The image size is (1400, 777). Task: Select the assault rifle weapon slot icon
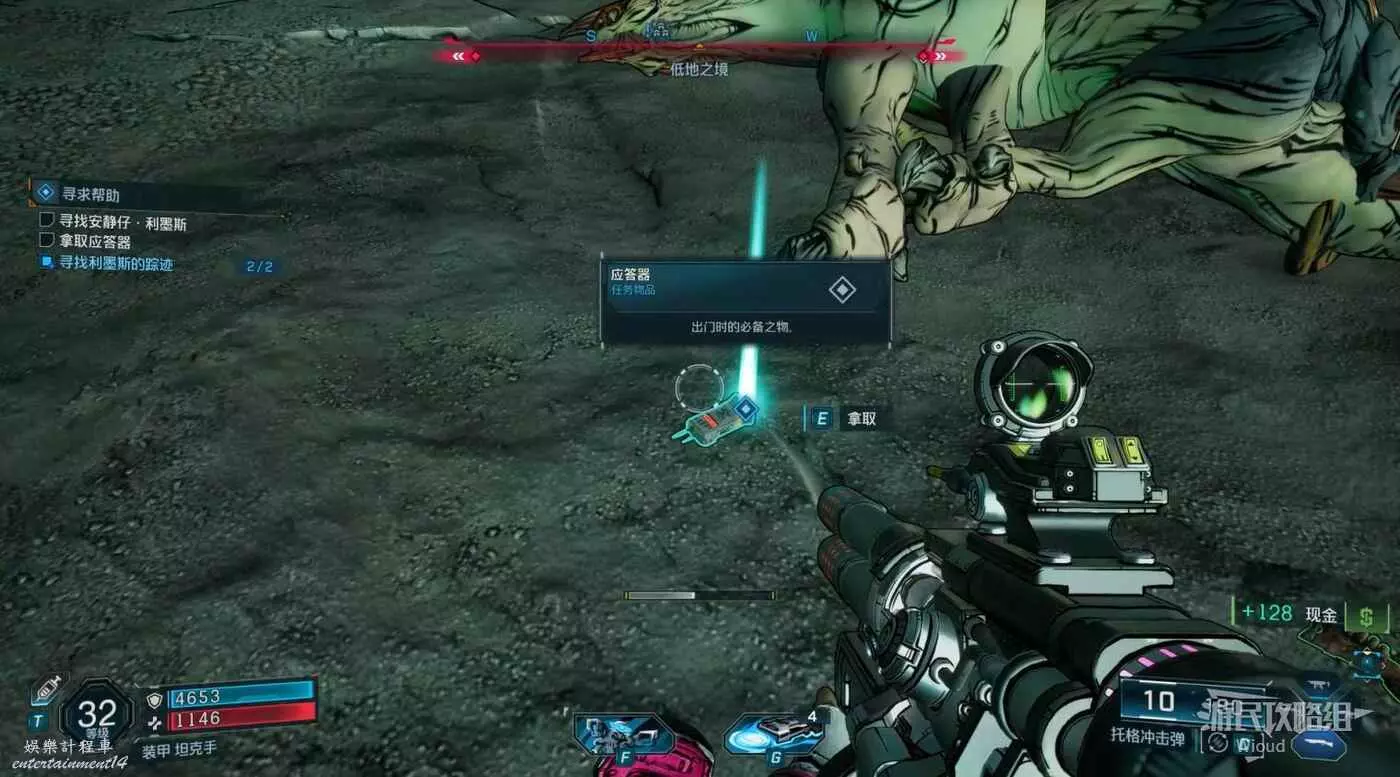(x=1320, y=686)
